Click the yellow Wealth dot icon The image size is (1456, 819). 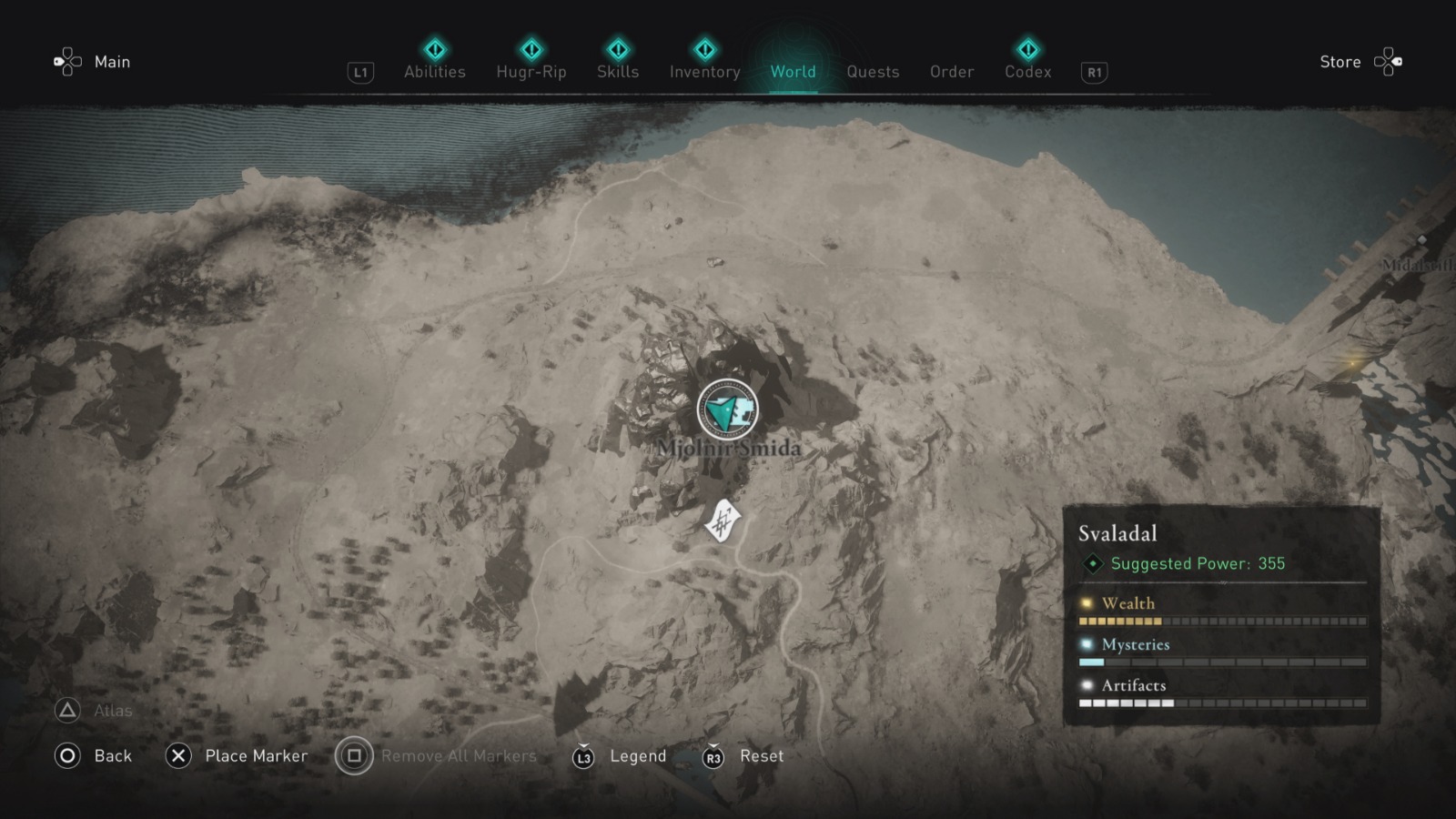pos(1085,602)
